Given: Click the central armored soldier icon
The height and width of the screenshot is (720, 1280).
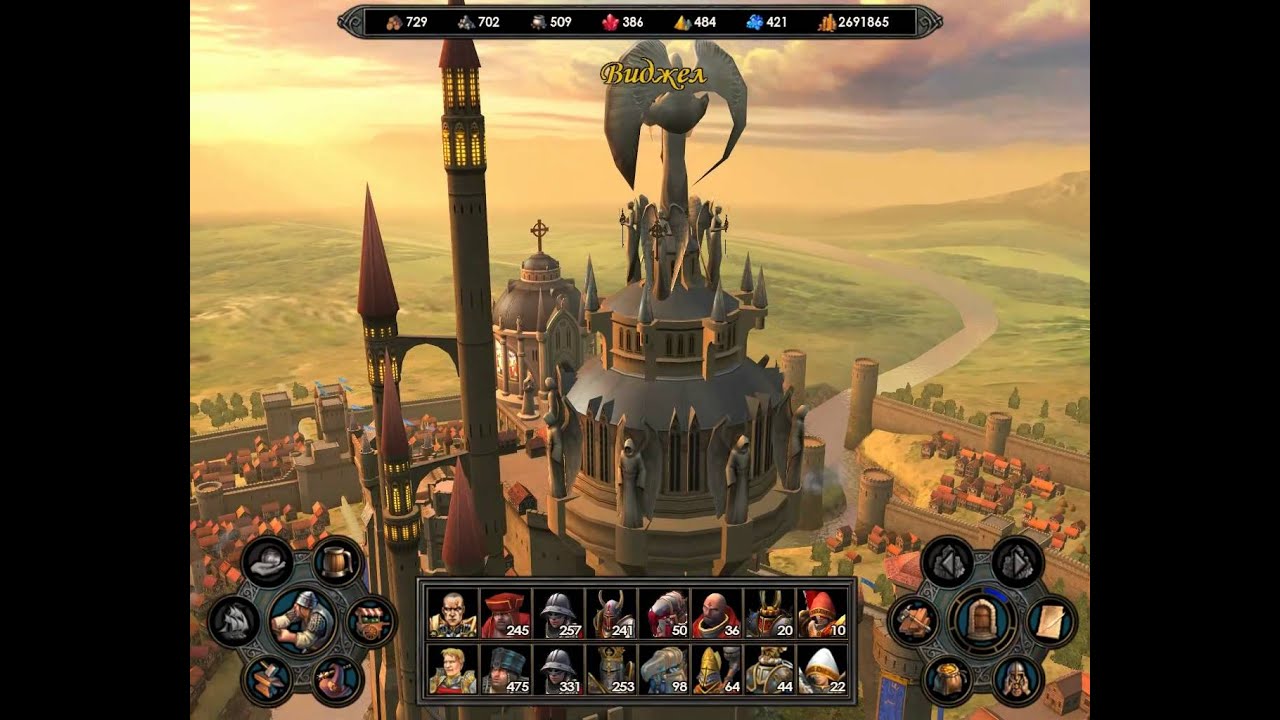Looking at the screenshot, I should pyautogui.click(x=302, y=621).
